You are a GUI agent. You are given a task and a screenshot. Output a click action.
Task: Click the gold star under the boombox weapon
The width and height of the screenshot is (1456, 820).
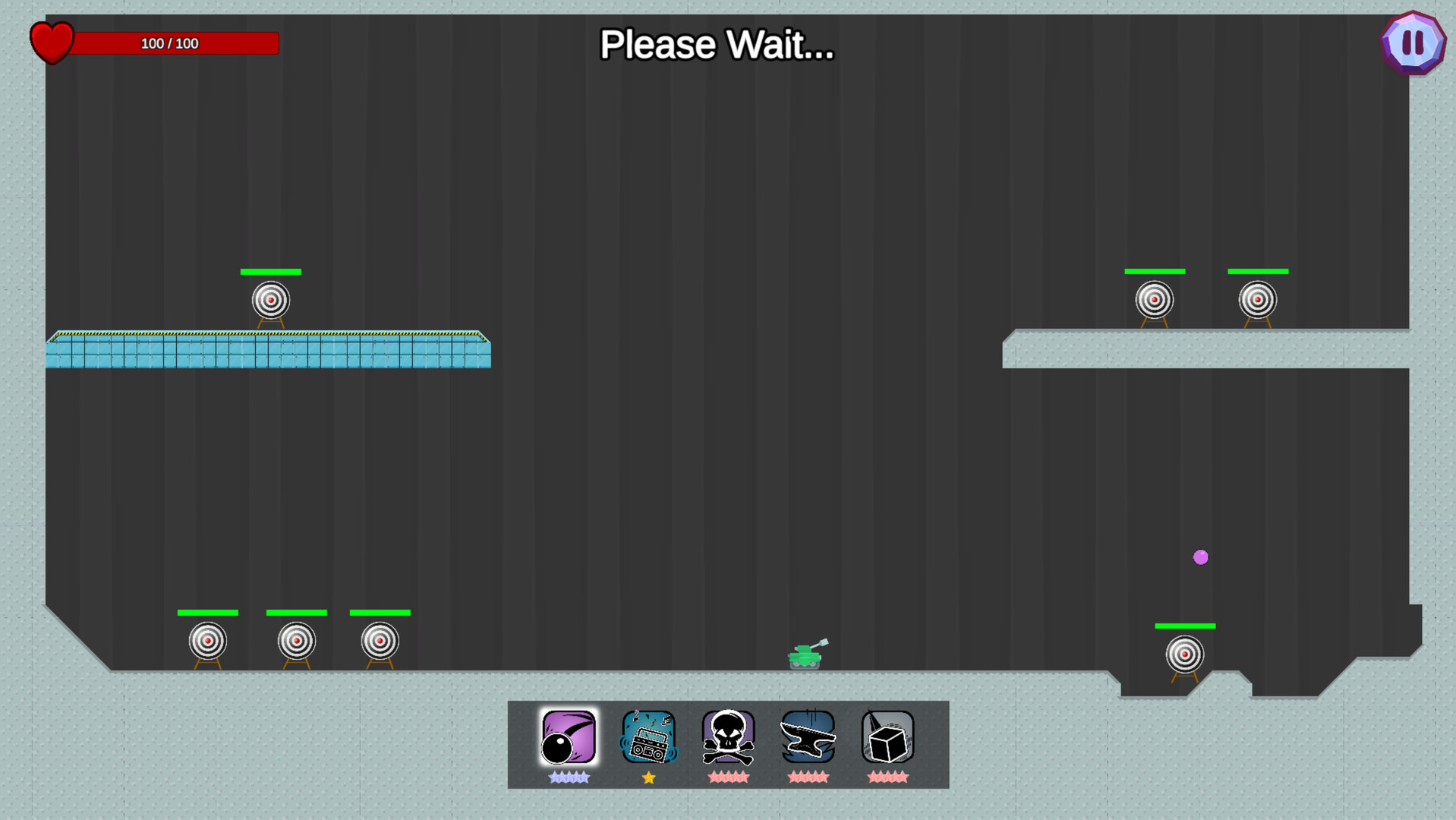click(x=648, y=777)
